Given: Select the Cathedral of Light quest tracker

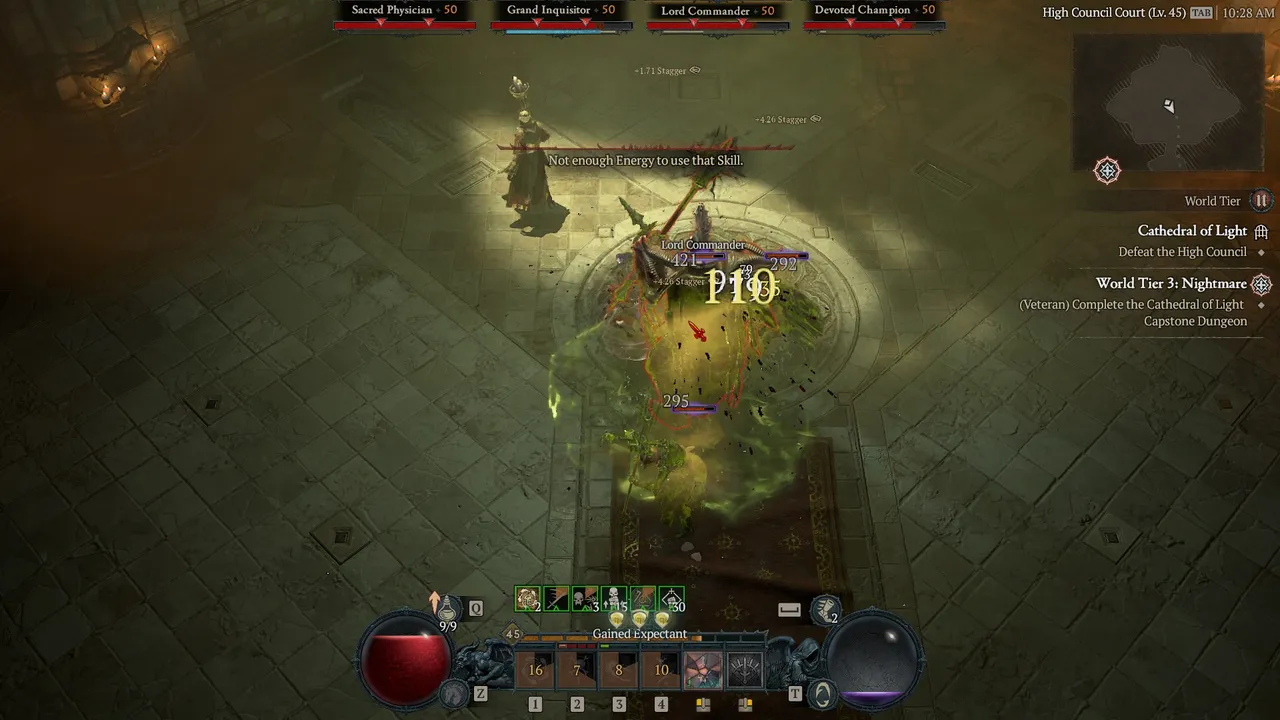Looking at the screenshot, I should (x=1192, y=231).
